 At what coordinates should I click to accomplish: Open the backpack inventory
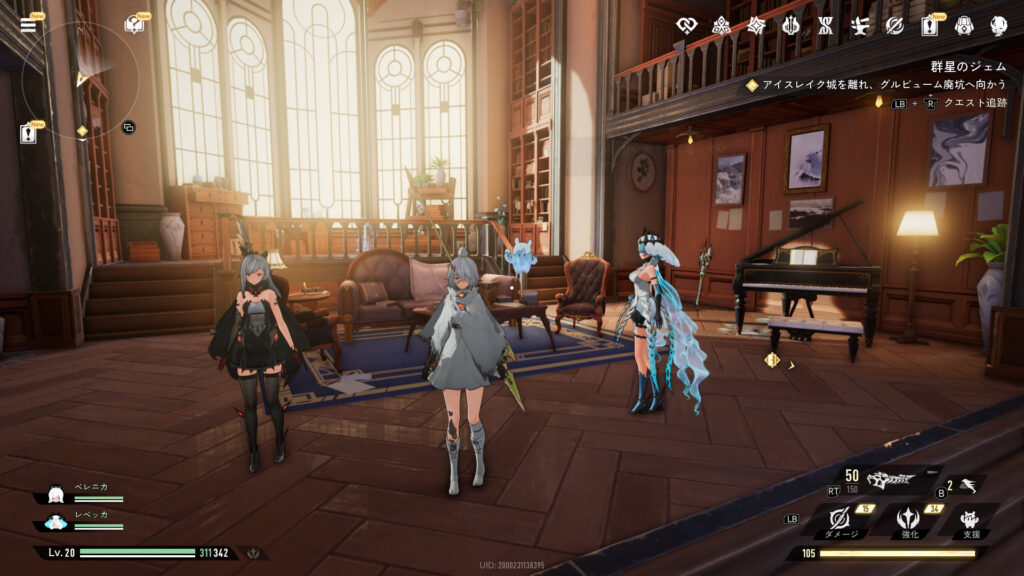click(x=963, y=25)
